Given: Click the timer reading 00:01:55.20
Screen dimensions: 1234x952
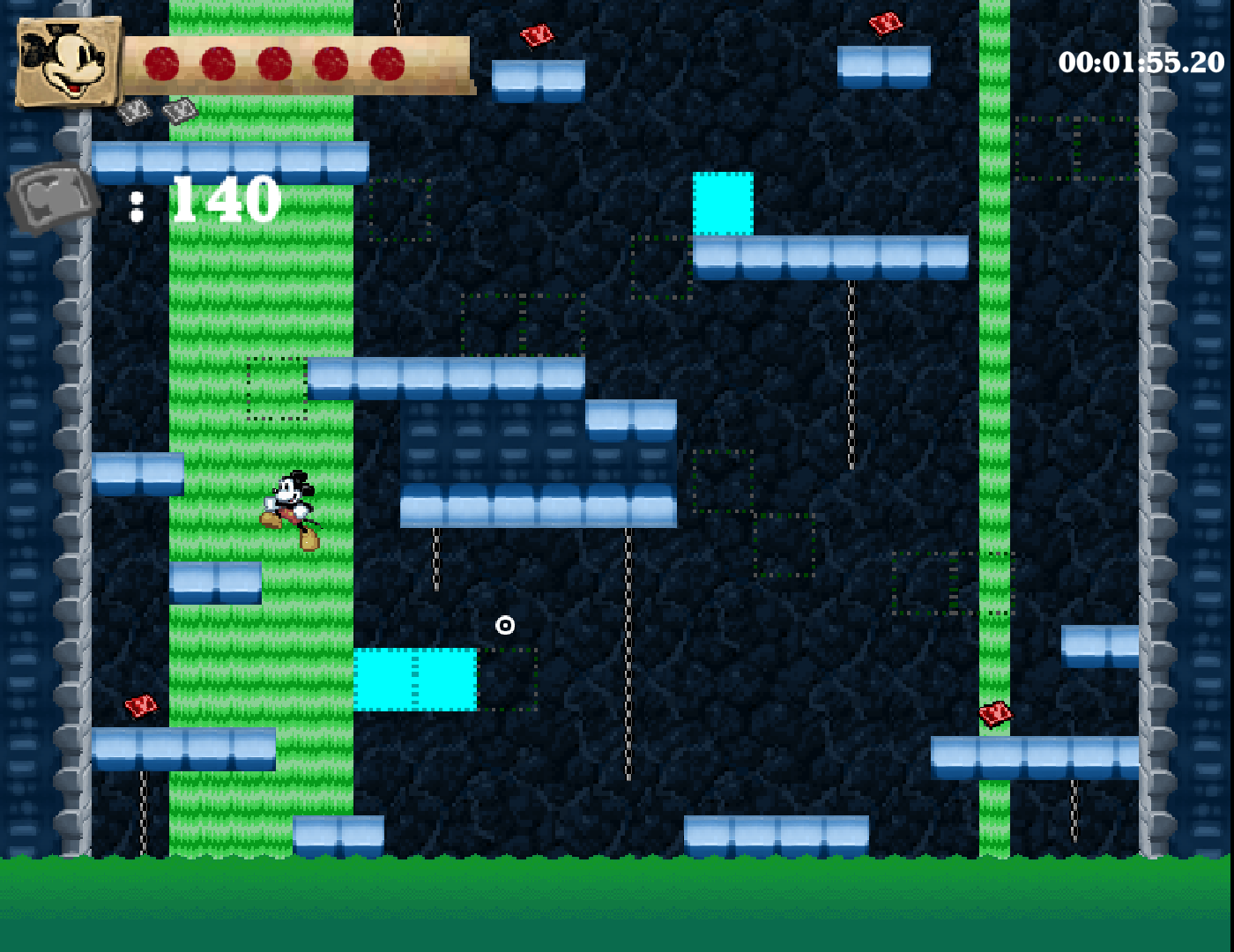Looking at the screenshot, I should (x=1140, y=60).
